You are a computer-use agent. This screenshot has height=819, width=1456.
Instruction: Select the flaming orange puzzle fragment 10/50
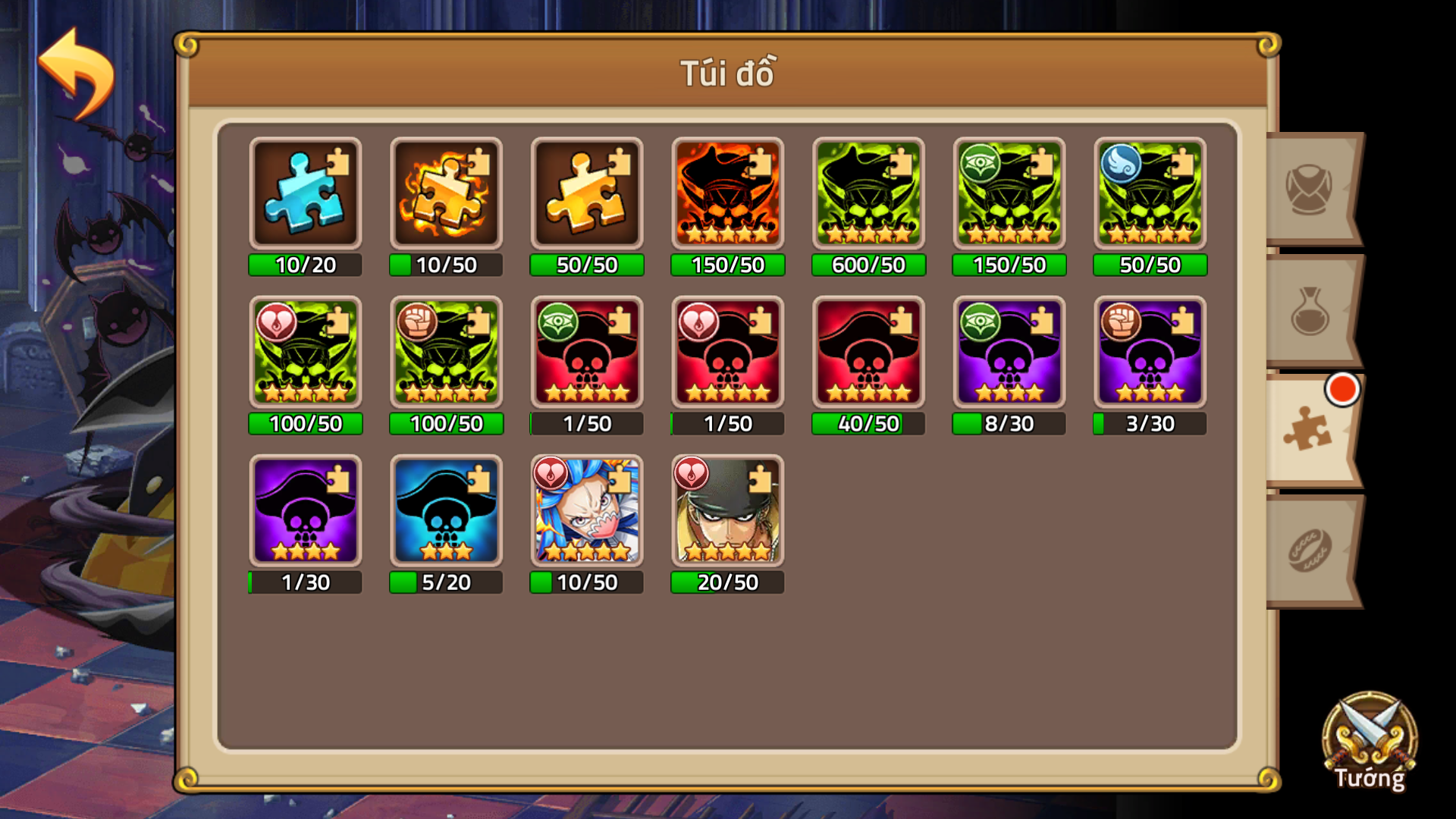tap(446, 193)
